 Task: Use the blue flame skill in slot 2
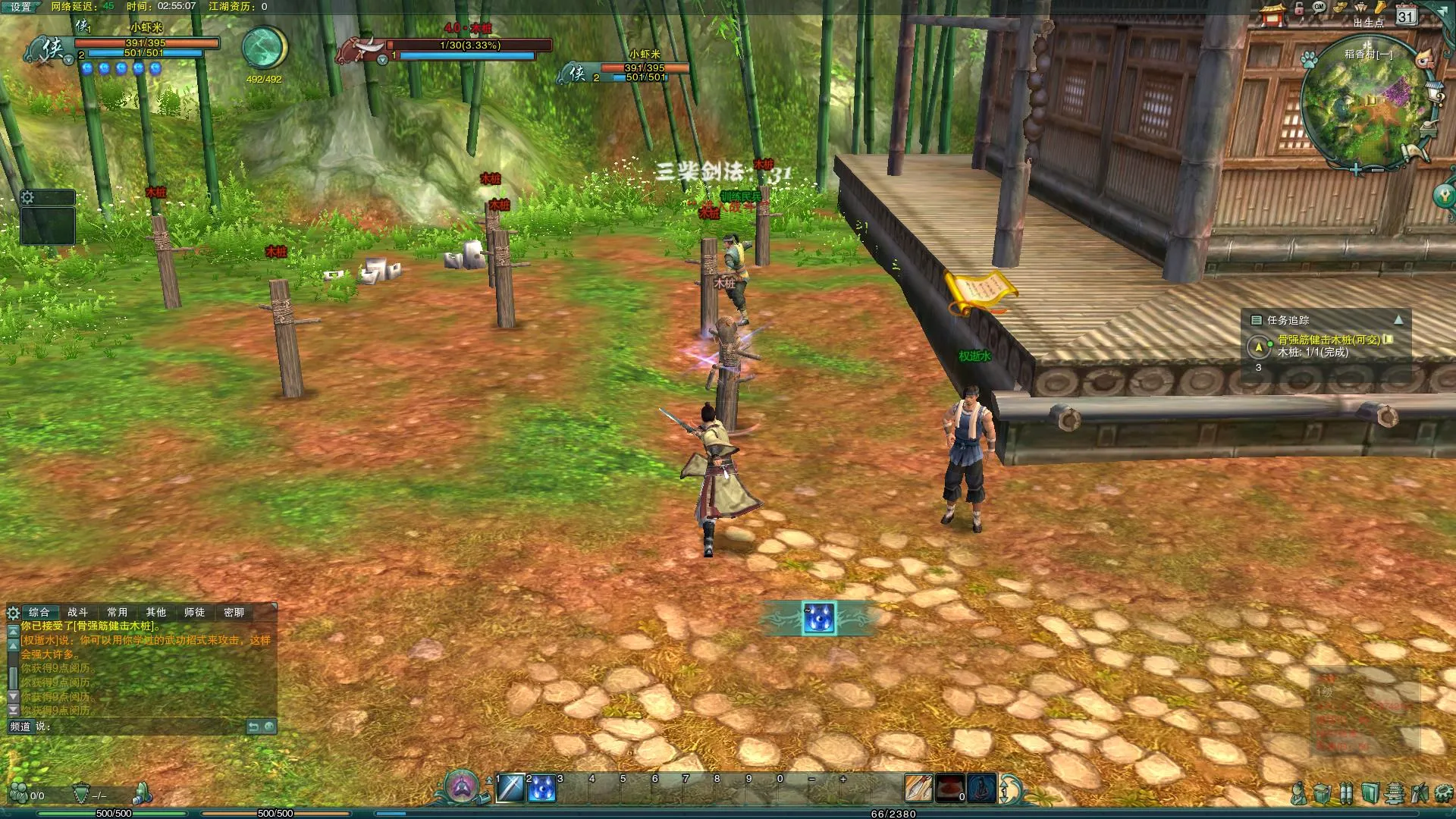tap(541, 789)
